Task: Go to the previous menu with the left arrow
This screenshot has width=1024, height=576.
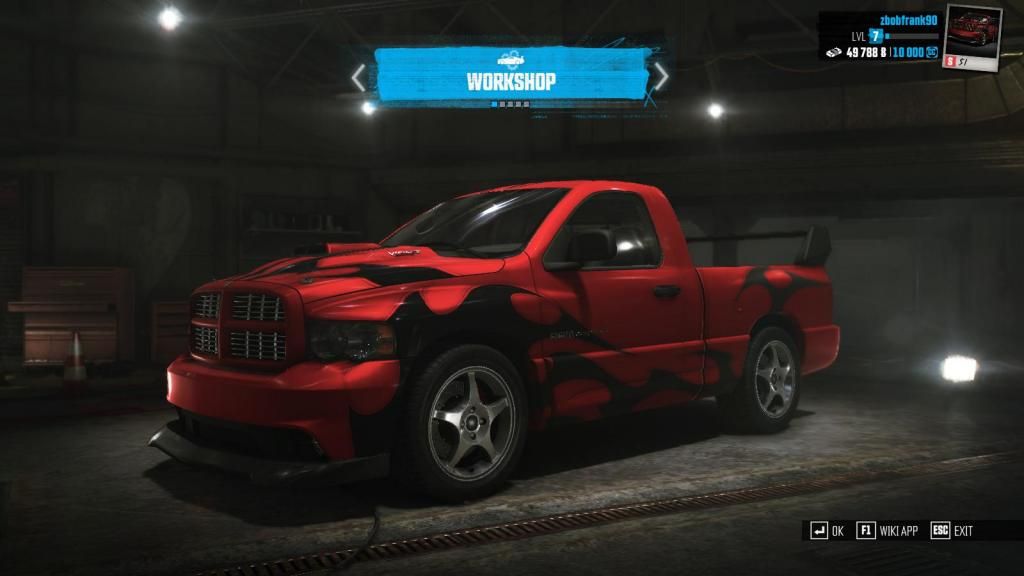Action: [360, 77]
